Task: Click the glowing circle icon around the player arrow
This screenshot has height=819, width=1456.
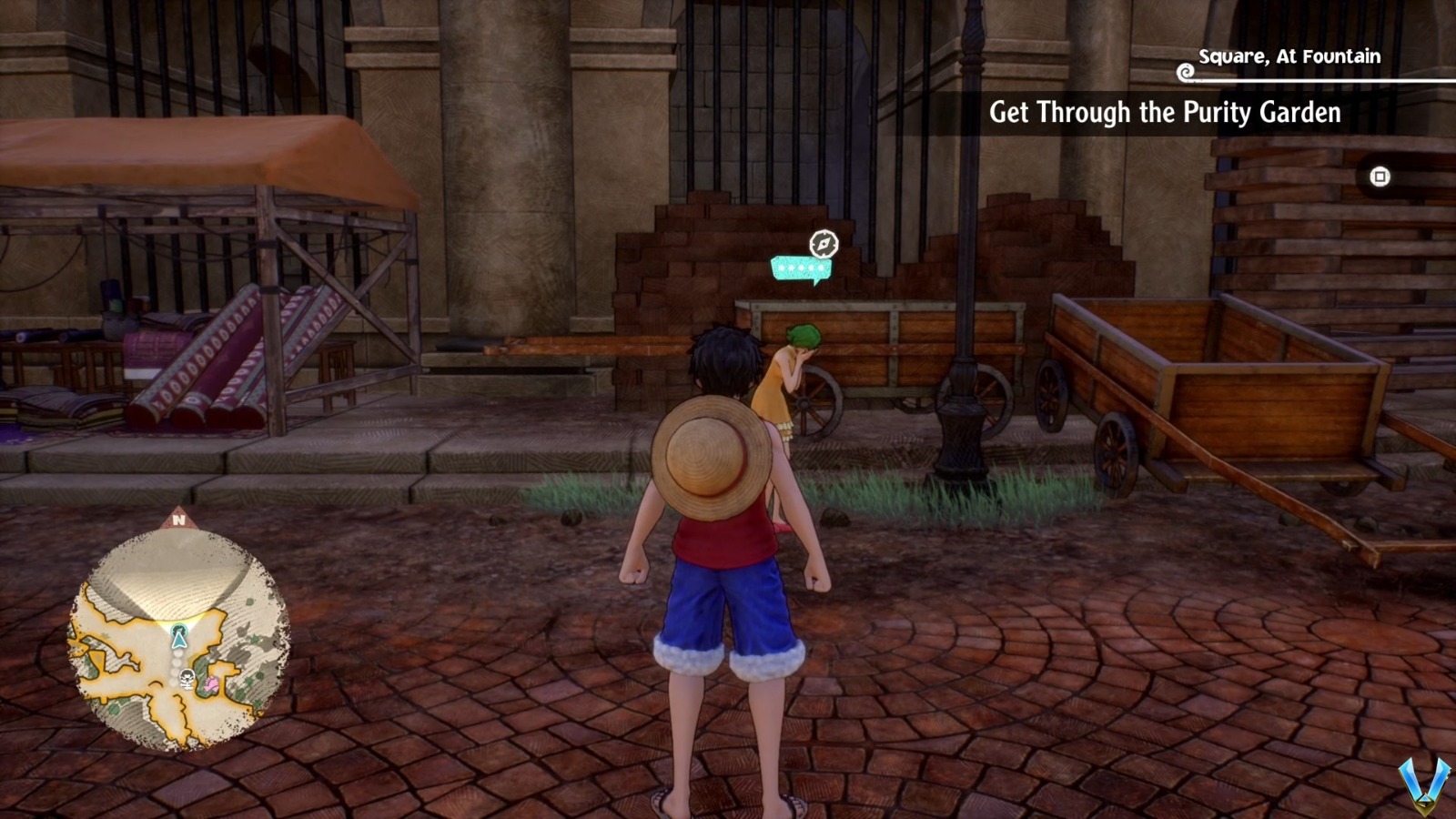Action: (x=179, y=630)
